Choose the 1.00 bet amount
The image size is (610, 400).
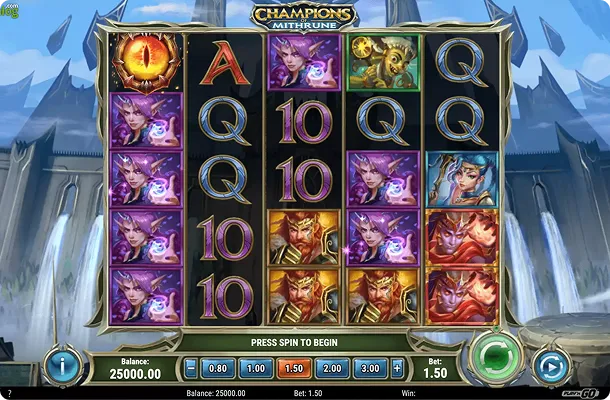(x=257, y=367)
